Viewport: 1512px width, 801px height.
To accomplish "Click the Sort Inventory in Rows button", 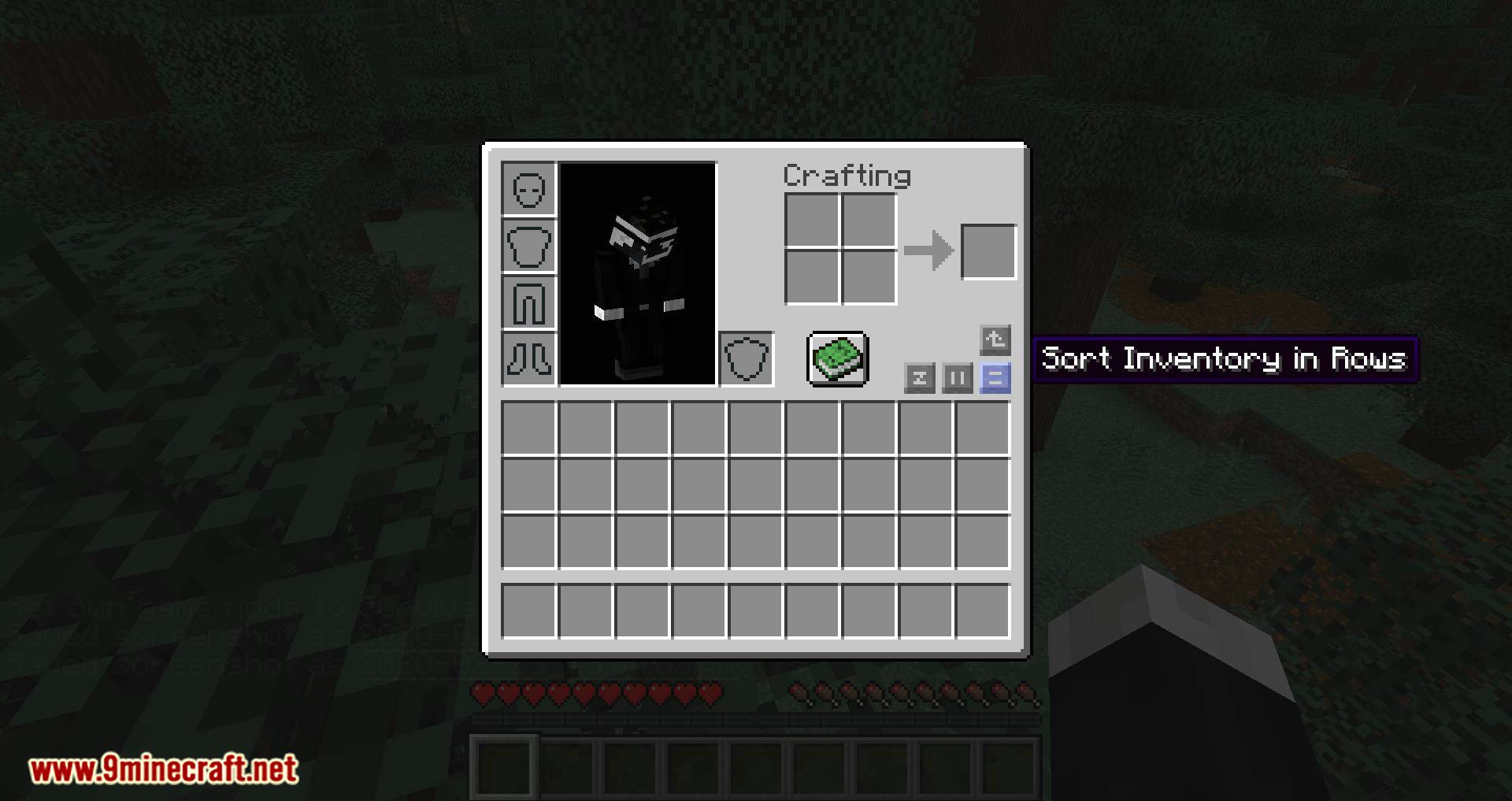I will (x=995, y=378).
